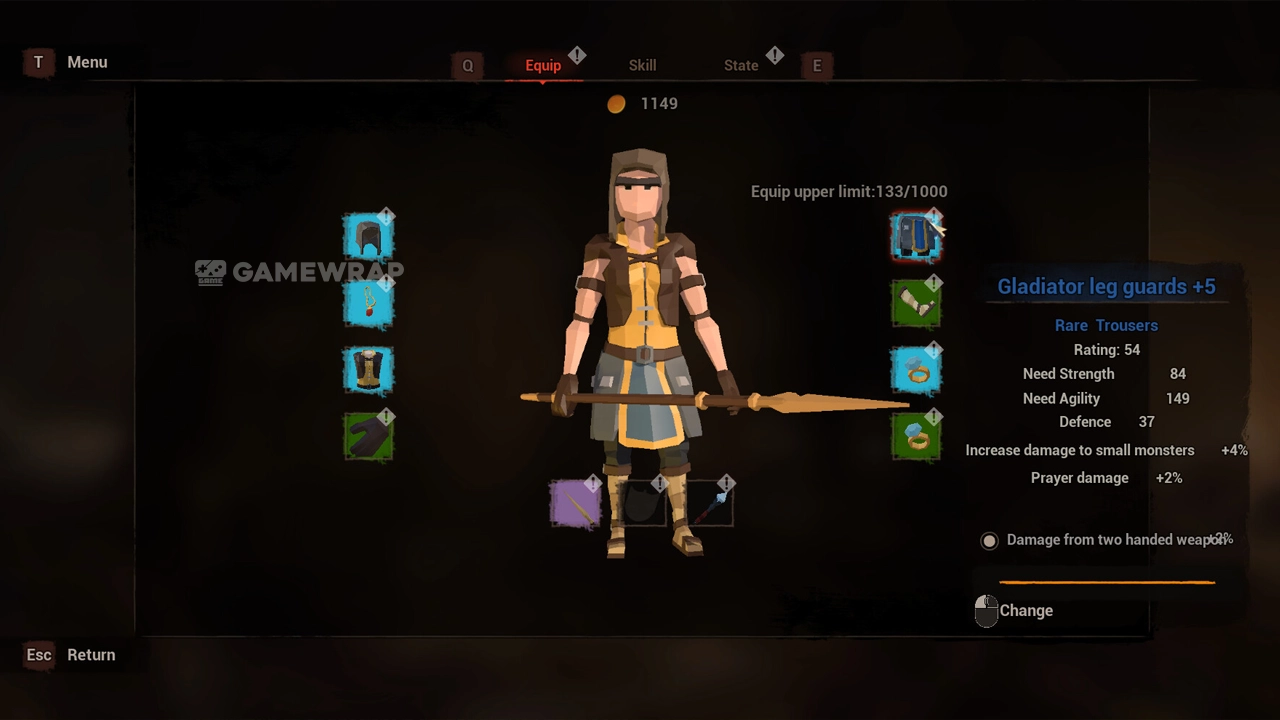The width and height of the screenshot is (1280, 720).
Task: Choose the red pendant necklace slot
Action: [368, 303]
